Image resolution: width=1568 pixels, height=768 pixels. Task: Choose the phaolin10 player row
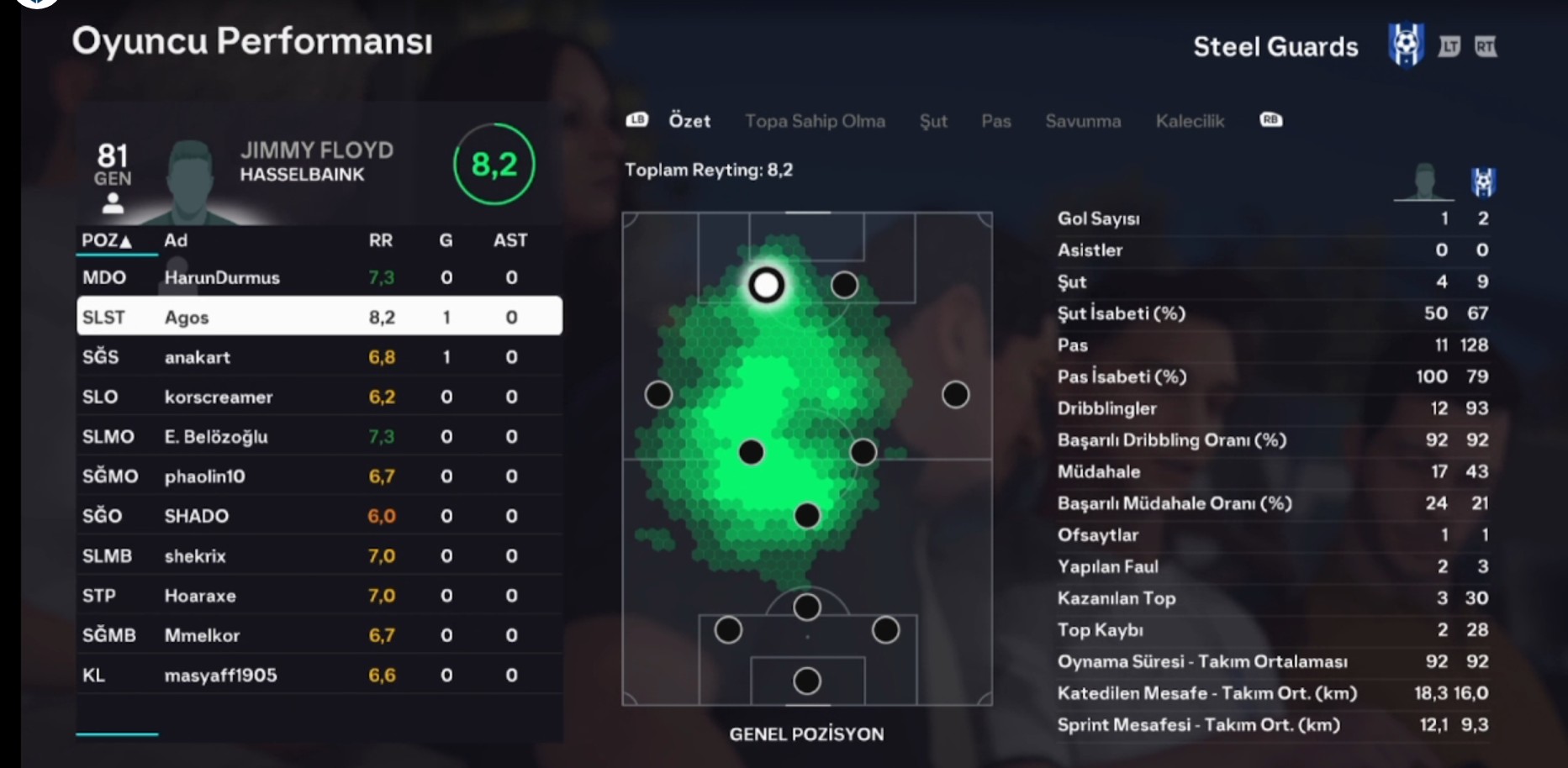[x=319, y=476]
